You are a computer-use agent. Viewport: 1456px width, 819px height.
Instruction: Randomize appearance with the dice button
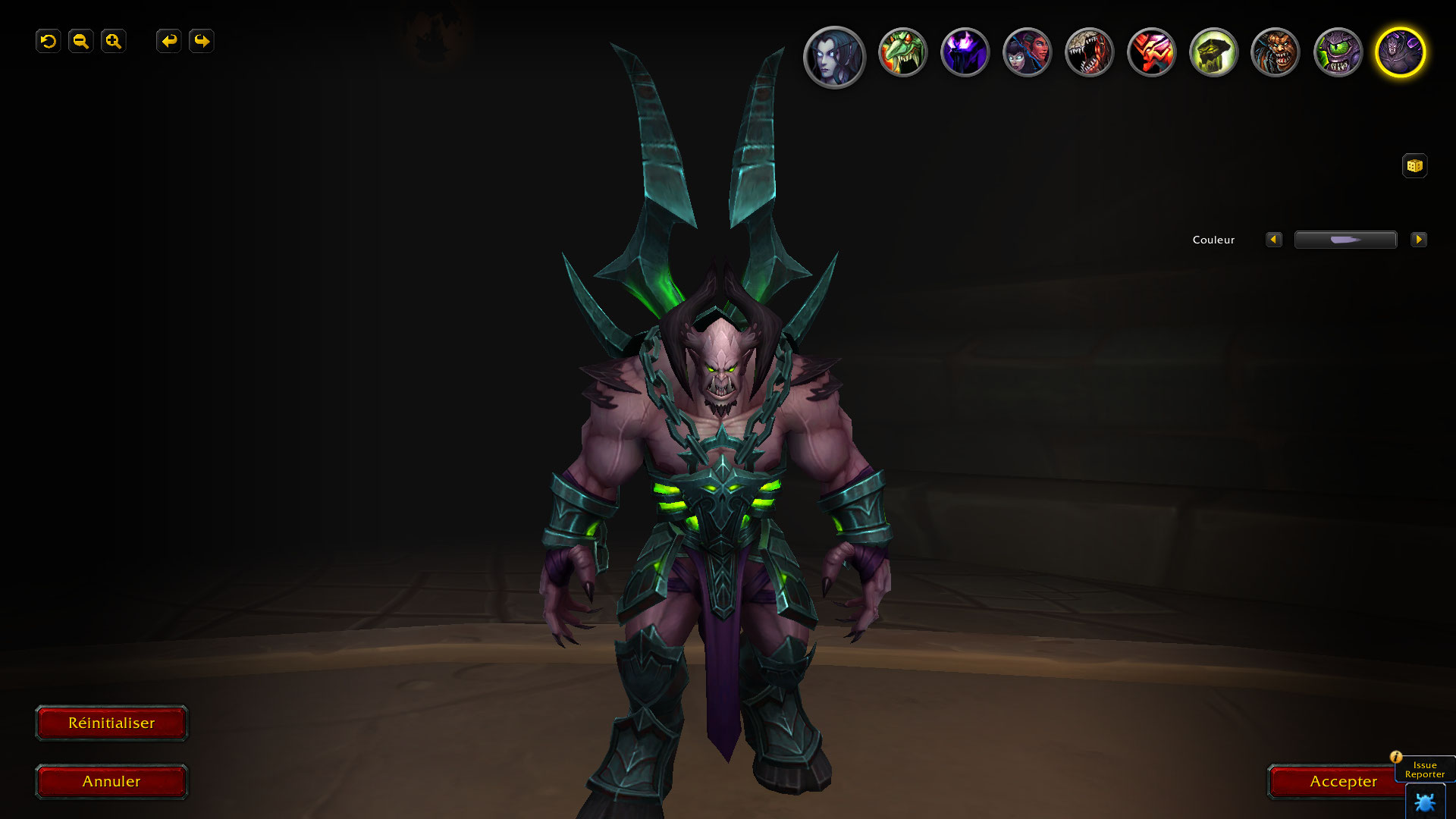pyautogui.click(x=1414, y=165)
